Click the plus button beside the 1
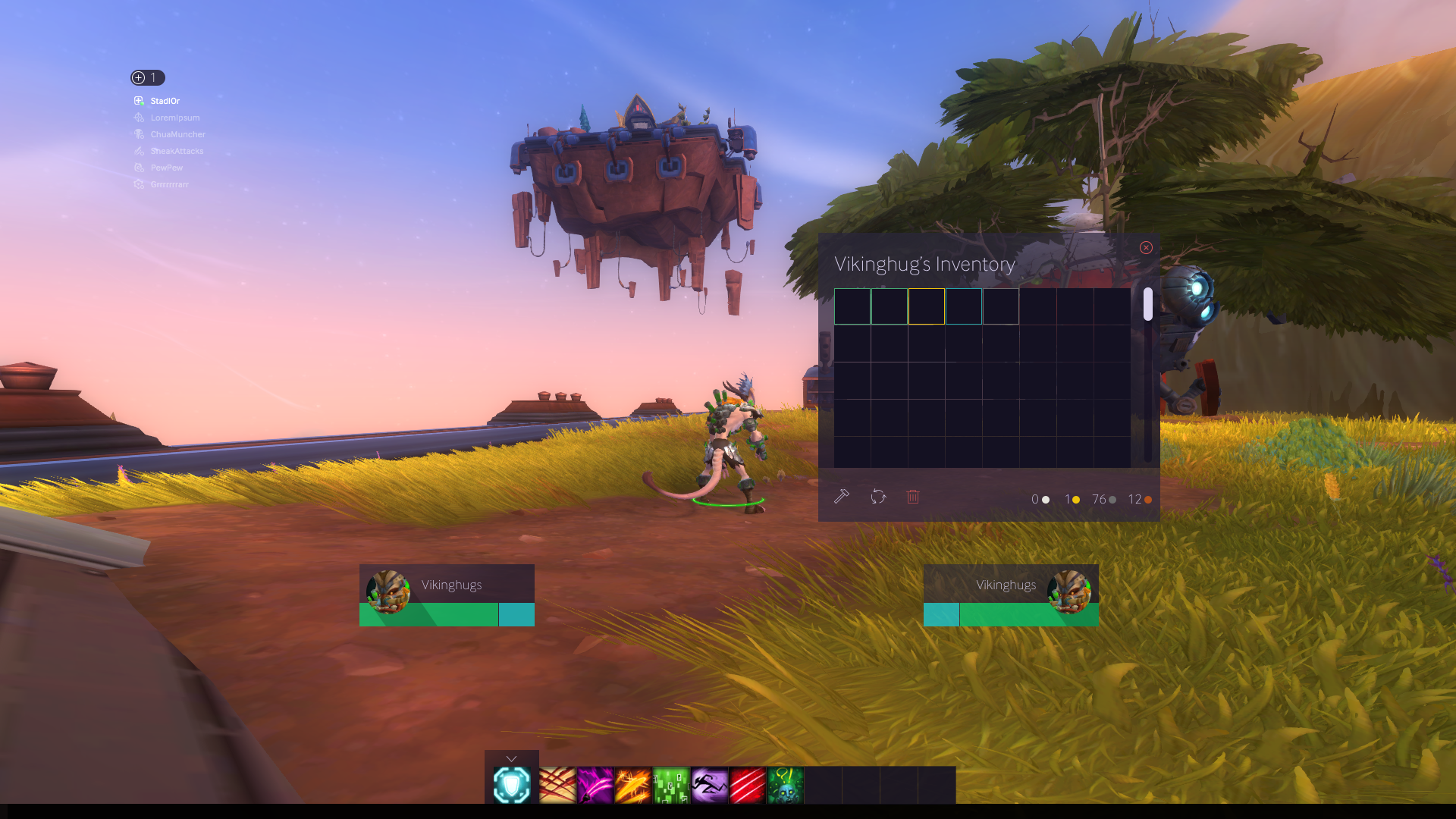1456x819 pixels. (139, 77)
